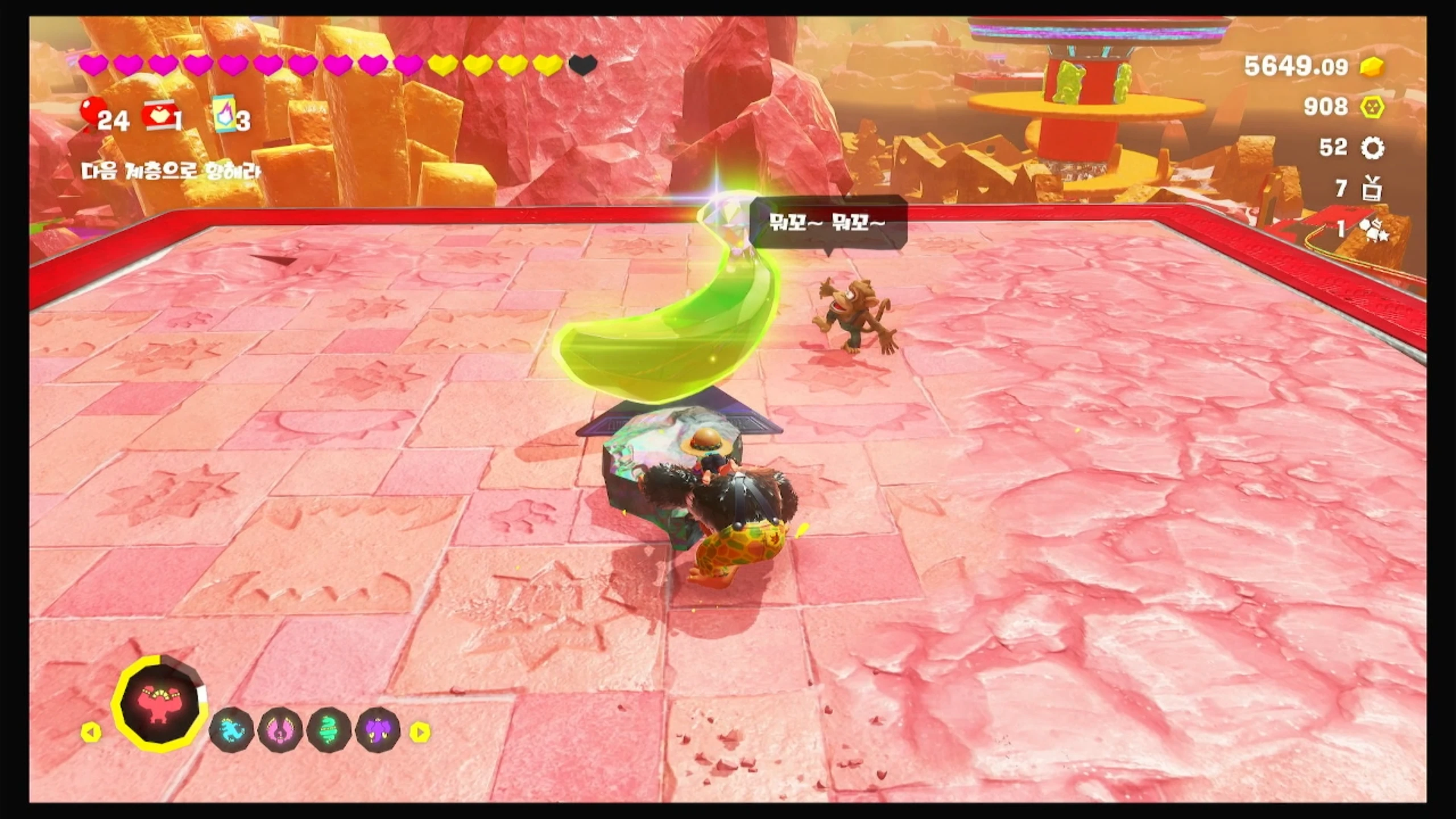Image resolution: width=1456 pixels, height=819 pixels.
Task: Click the red balloon icon
Action: [x=91, y=111]
